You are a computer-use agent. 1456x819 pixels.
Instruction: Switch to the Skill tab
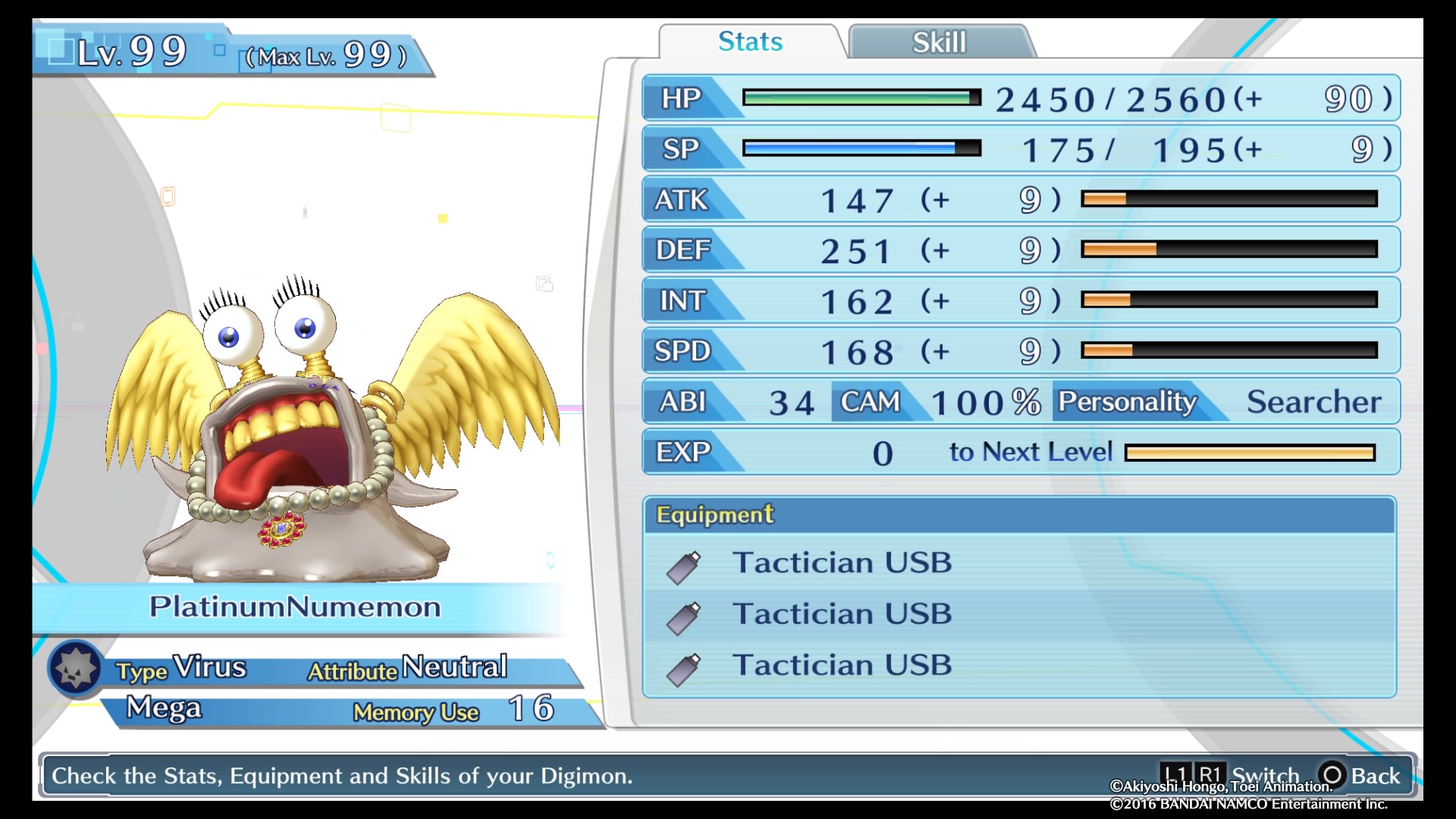click(x=939, y=42)
